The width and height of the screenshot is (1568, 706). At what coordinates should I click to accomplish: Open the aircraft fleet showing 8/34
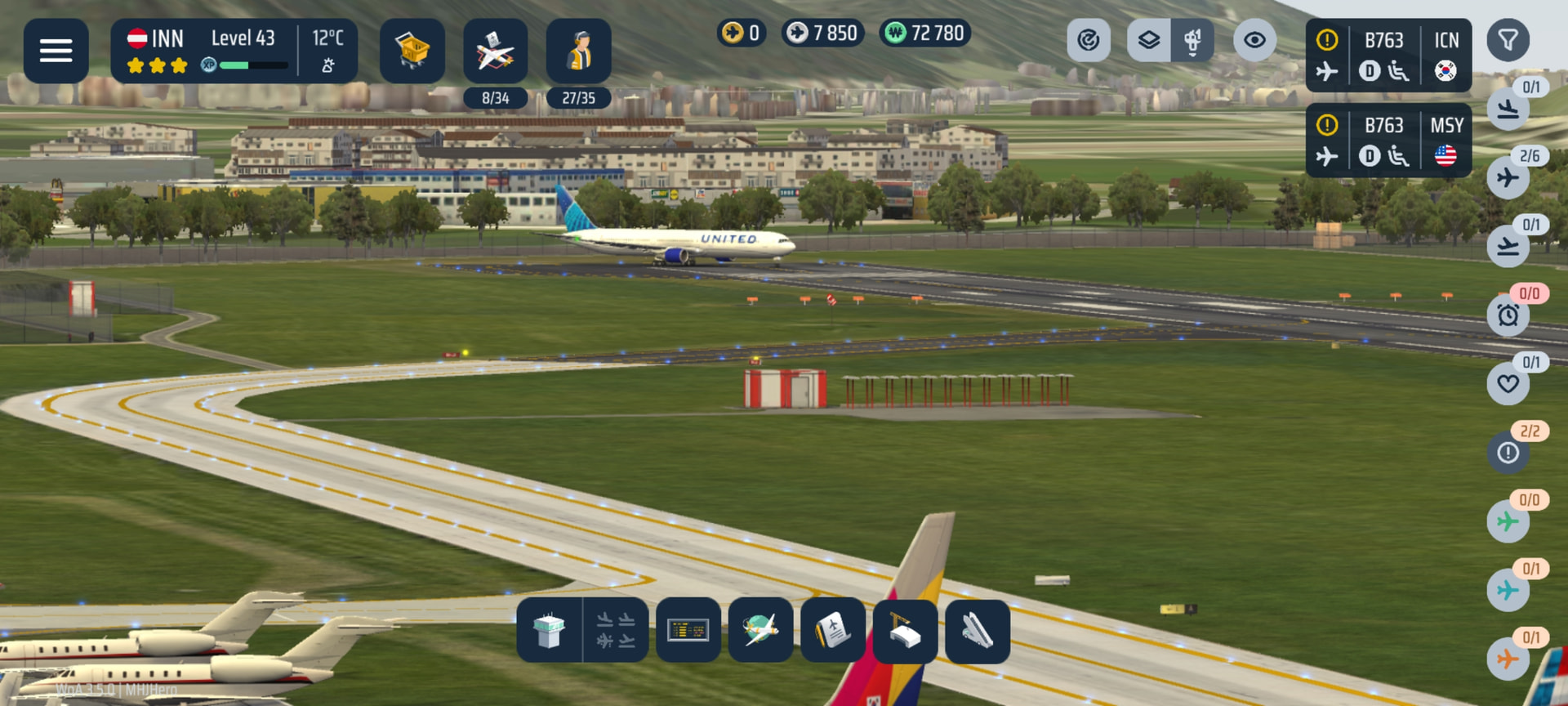[495, 51]
